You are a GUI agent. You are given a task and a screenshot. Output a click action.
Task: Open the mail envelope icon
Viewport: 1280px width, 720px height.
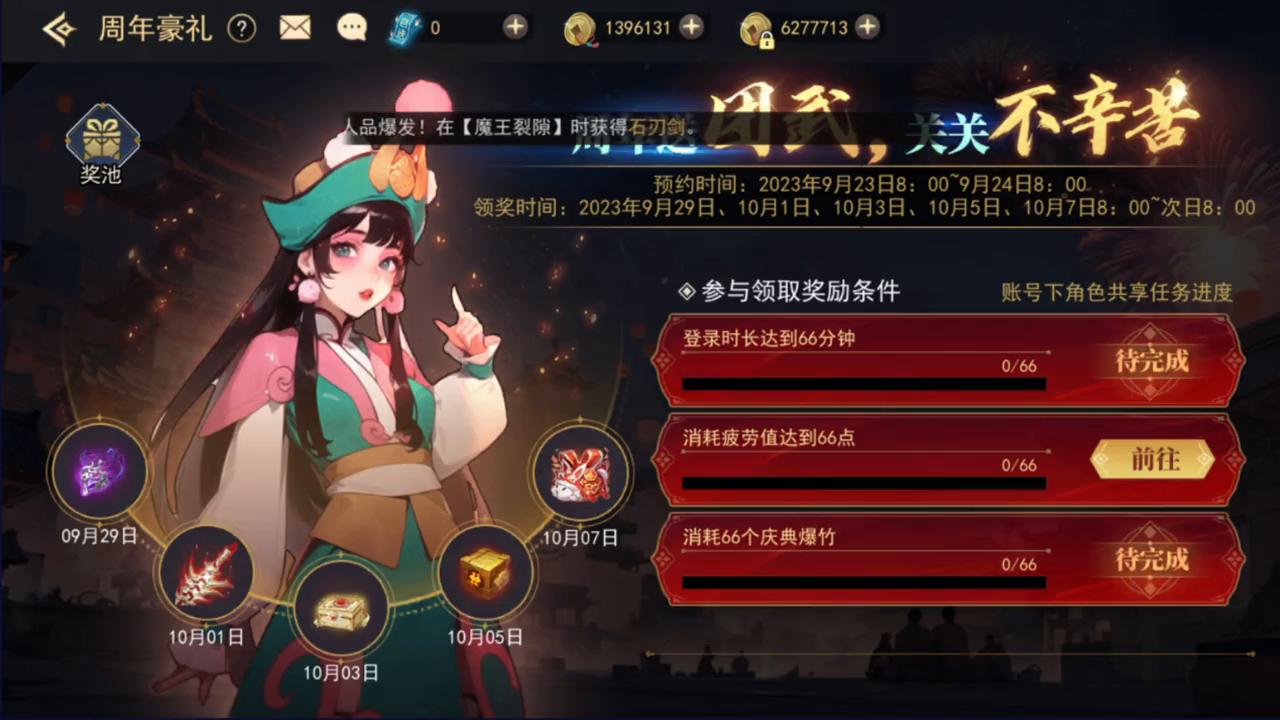tap(295, 27)
